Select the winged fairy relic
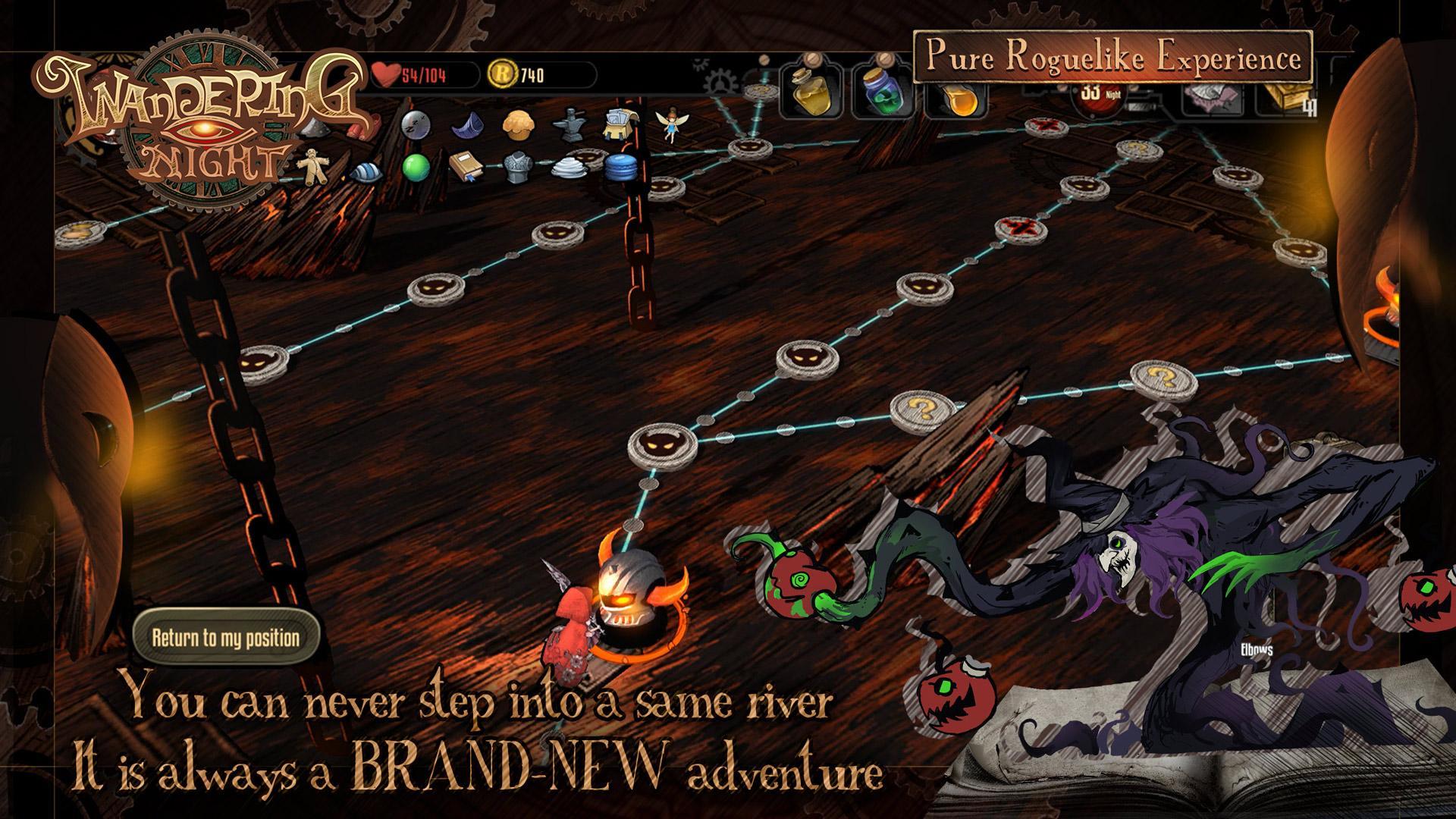Image resolution: width=1456 pixels, height=819 pixels. (x=670, y=125)
